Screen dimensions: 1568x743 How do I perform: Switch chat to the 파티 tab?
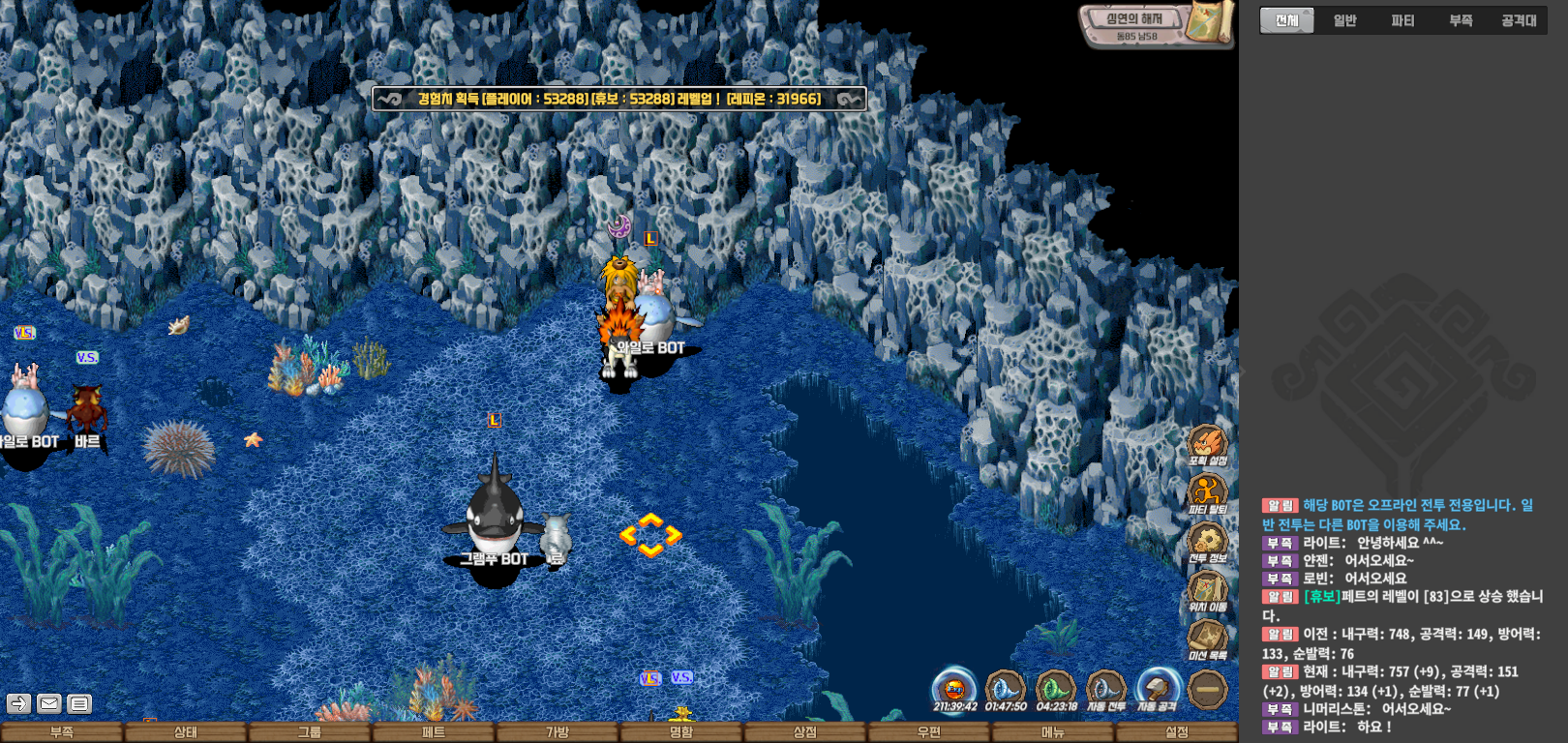[x=1402, y=20]
